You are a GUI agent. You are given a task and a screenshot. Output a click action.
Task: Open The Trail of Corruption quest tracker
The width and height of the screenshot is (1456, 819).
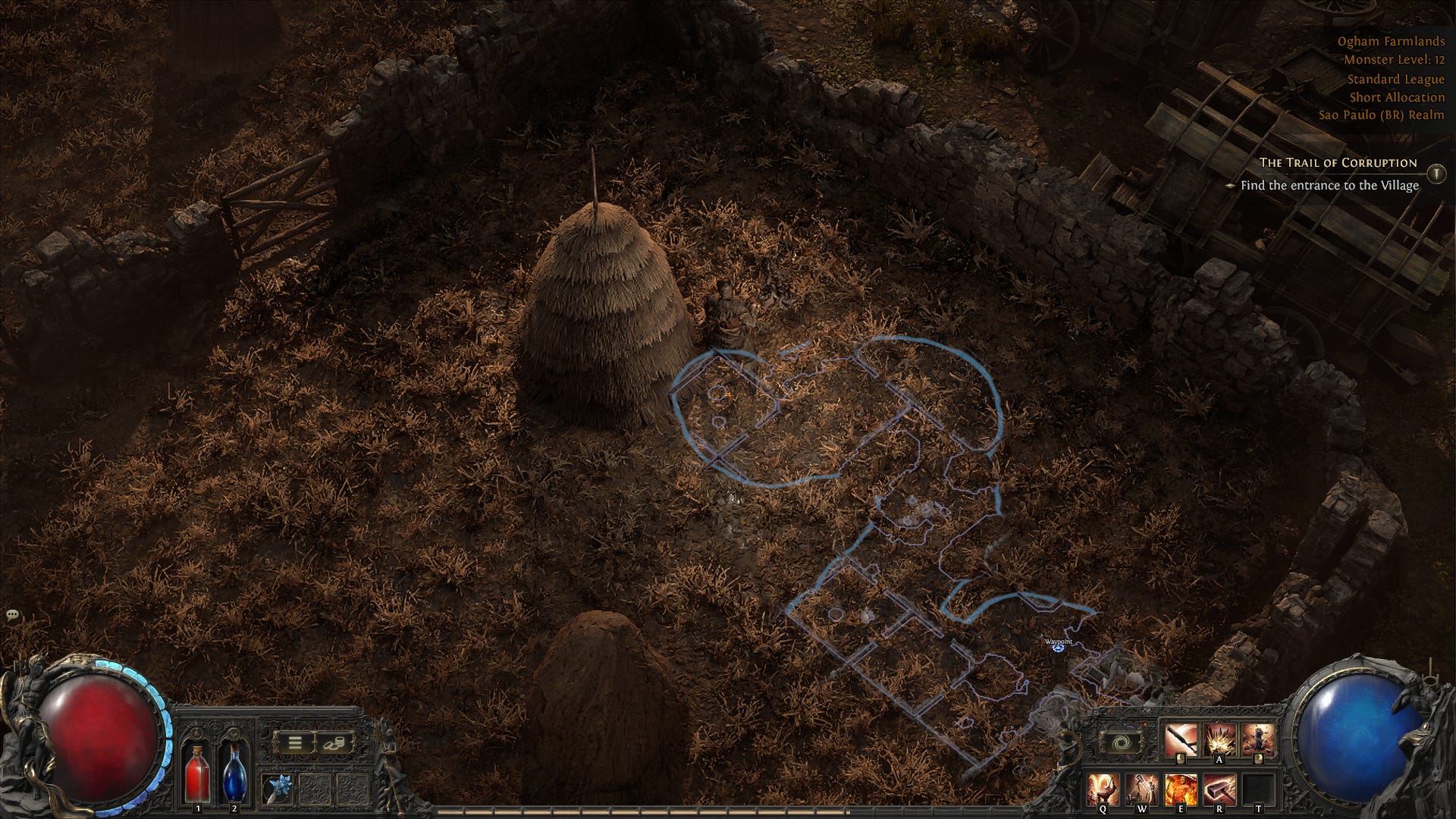tap(1338, 162)
